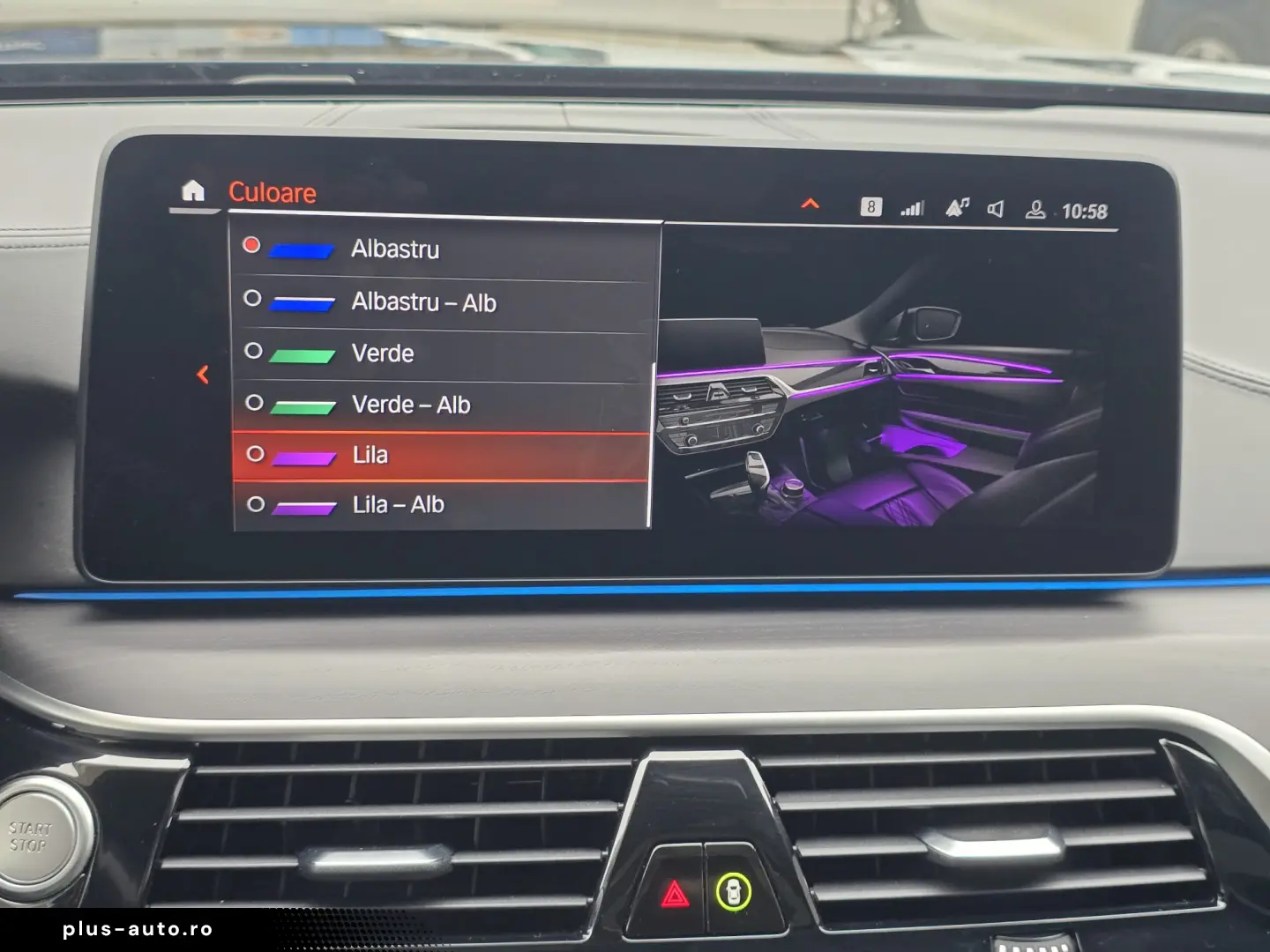This screenshot has width=1270, height=952.
Task: Tap the preset number 8 icon
Action: (x=871, y=206)
